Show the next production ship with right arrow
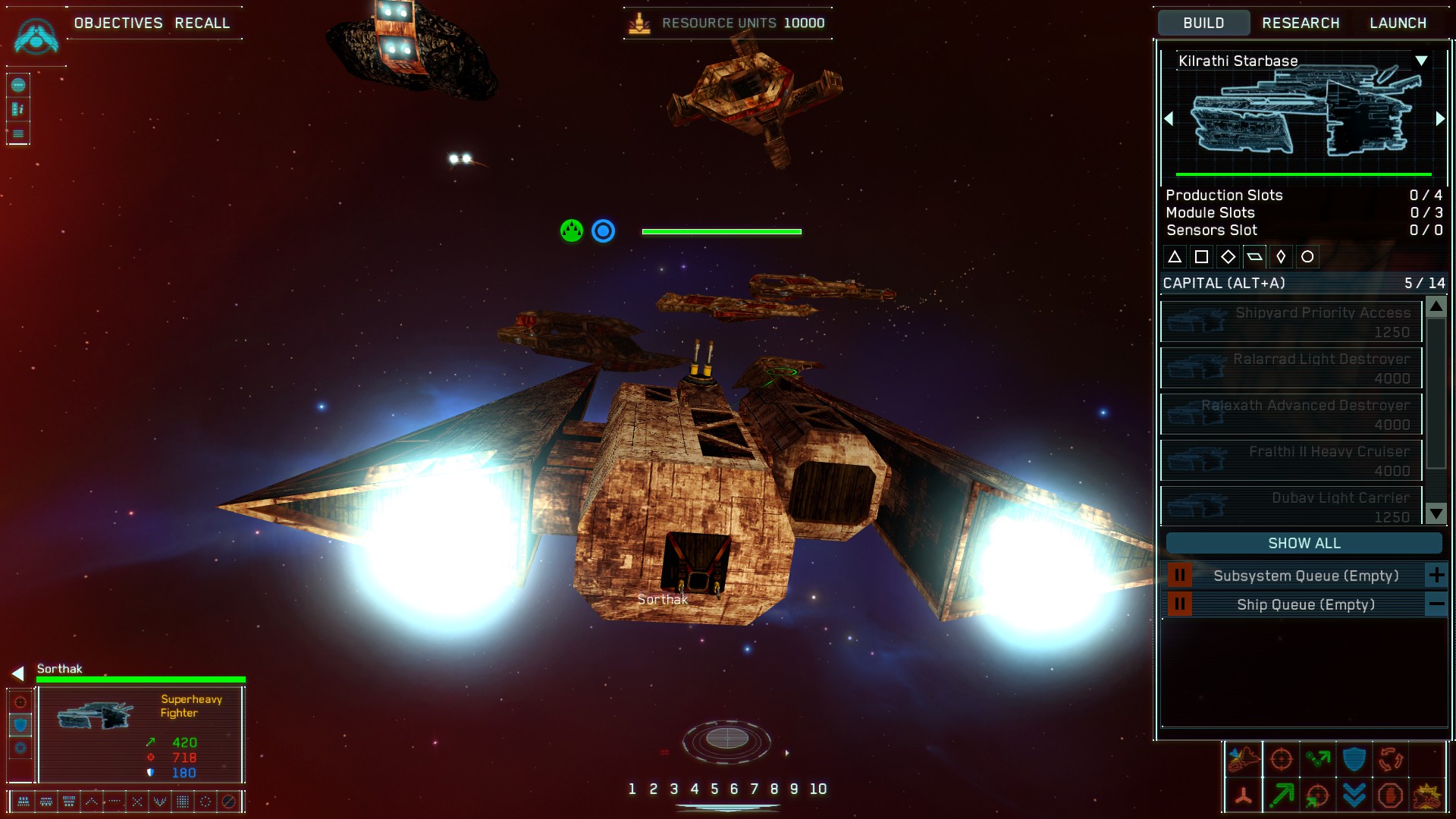The width and height of the screenshot is (1456, 819). point(1440,119)
